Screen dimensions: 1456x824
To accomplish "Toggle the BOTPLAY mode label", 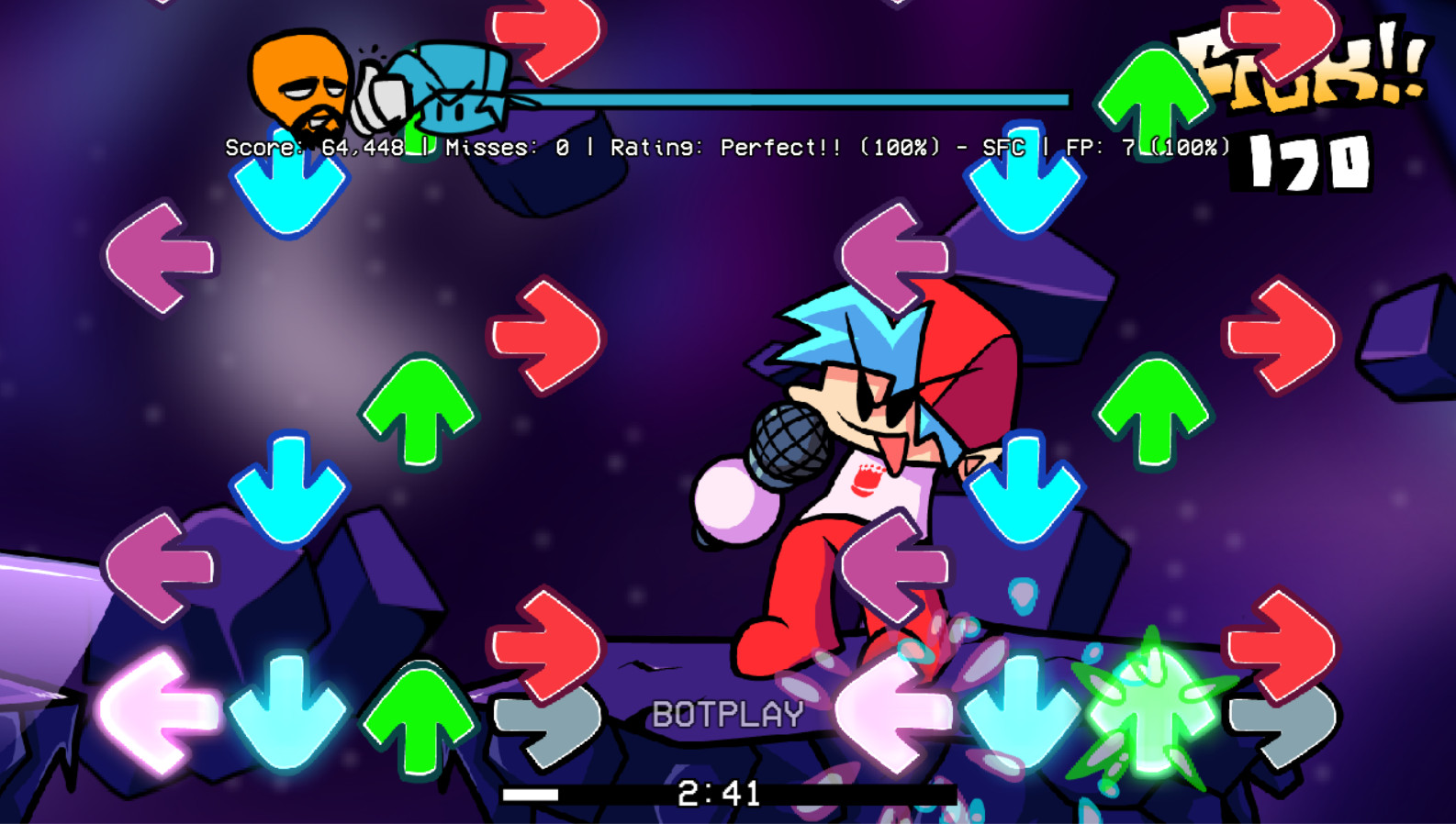I will click(x=726, y=711).
